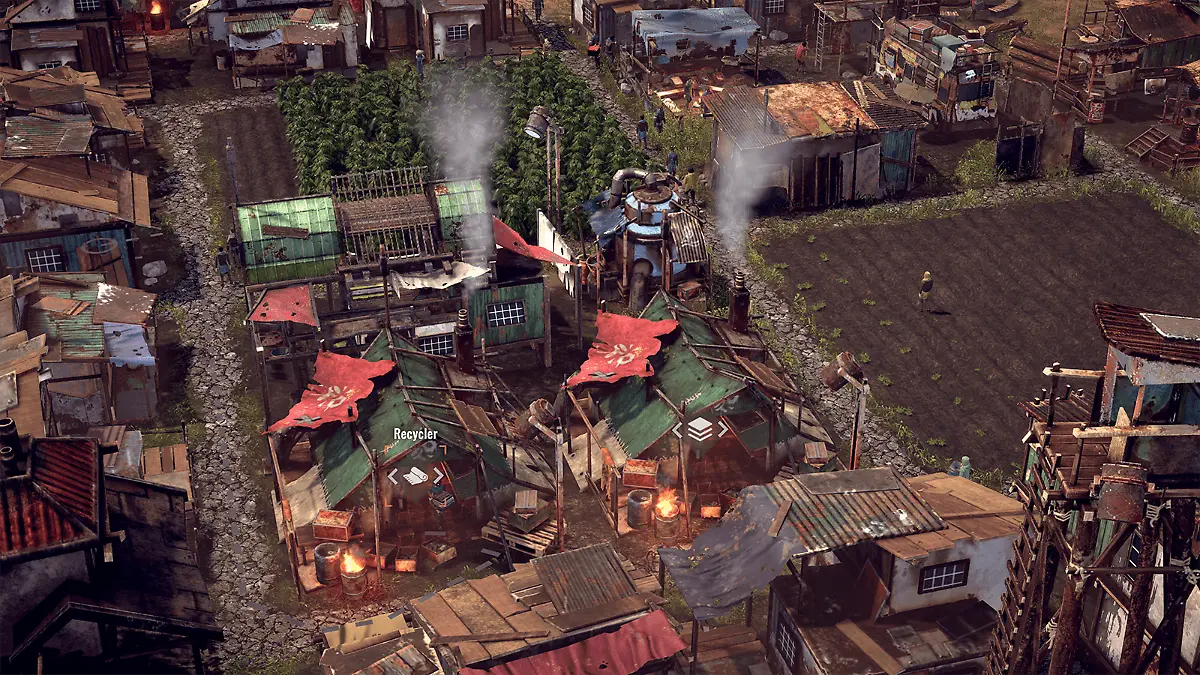Image resolution: width=1200 pixels, height=675 pixels.
Task: Click the stacked layers resource icon
Action: 700,430
